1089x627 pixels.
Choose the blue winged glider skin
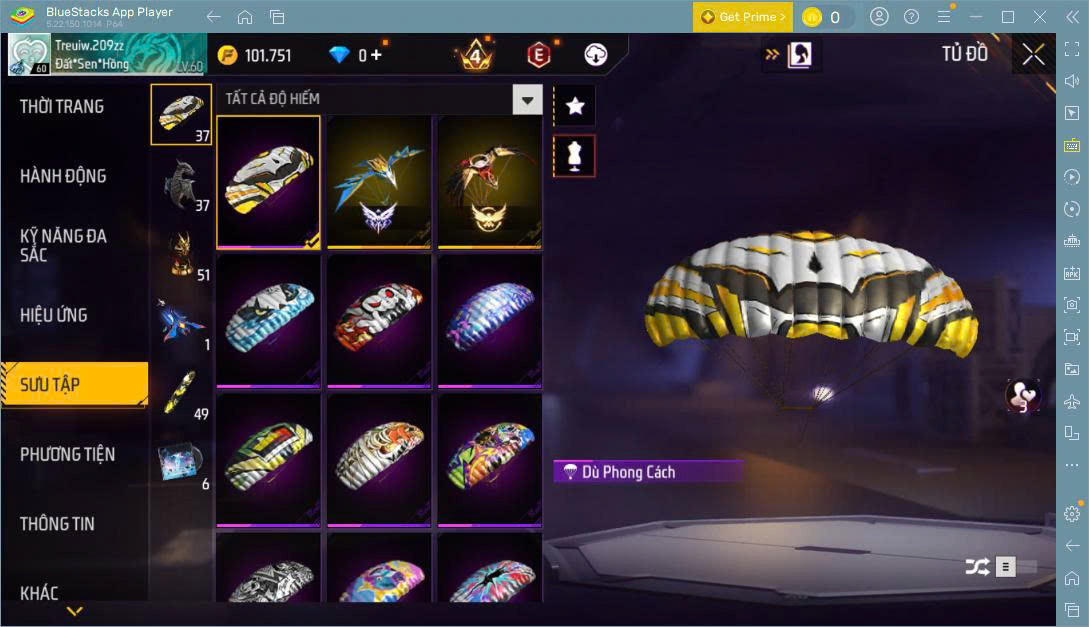point(379,182)
